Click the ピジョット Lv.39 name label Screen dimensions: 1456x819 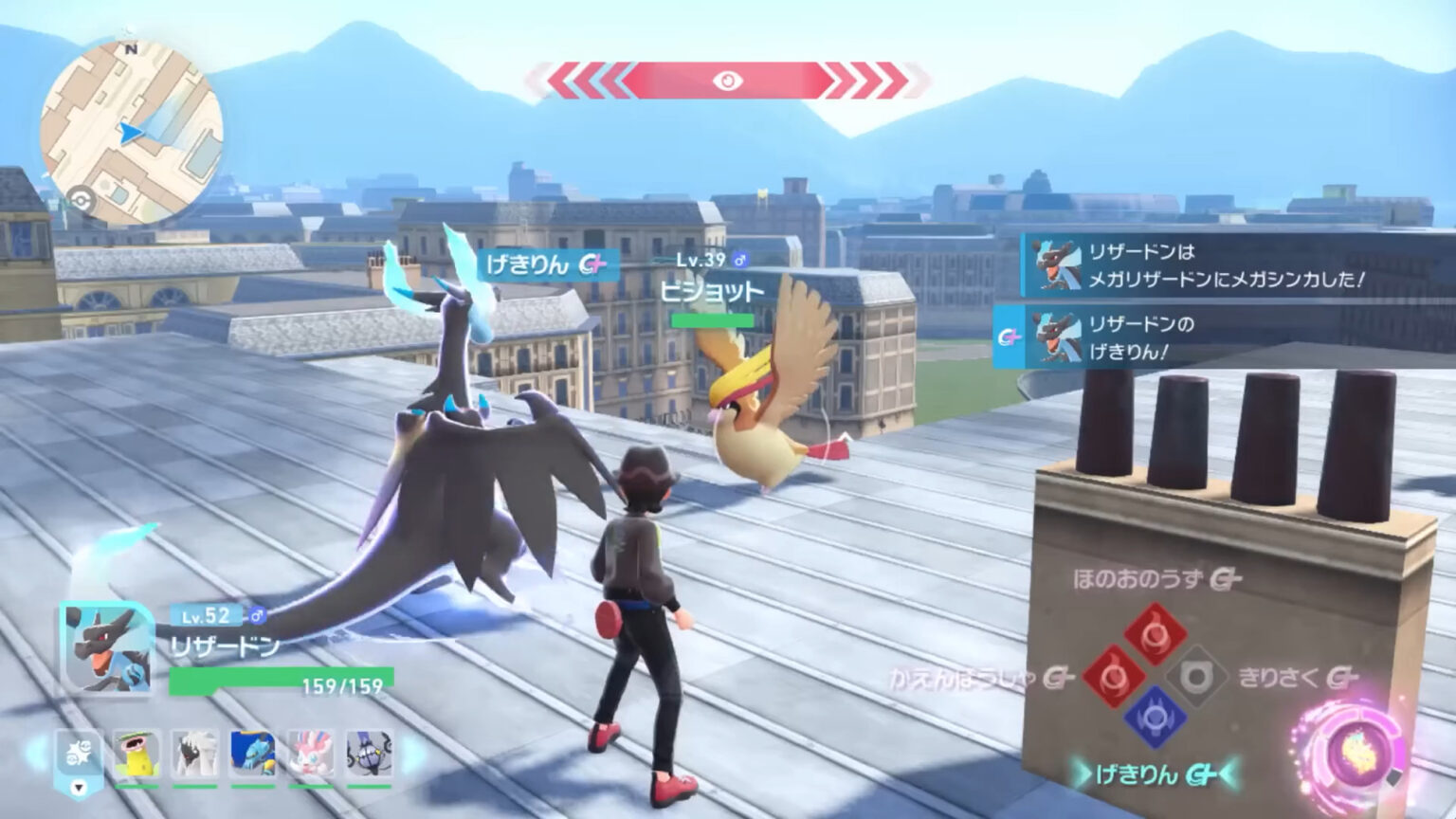click(711, 292)
